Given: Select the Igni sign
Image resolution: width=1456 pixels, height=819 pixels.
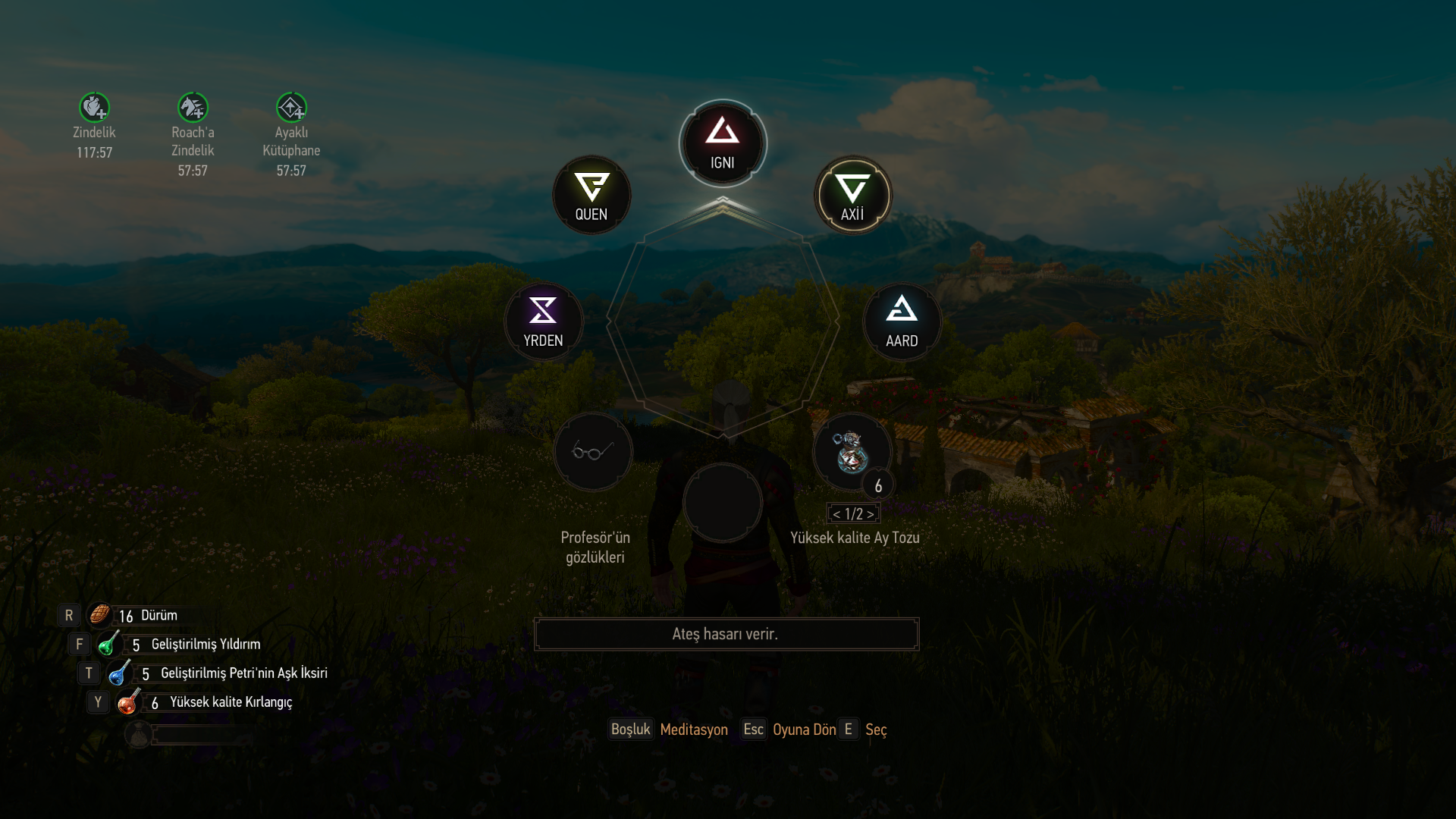Looking at the screenshot, I should coord(722,143).
